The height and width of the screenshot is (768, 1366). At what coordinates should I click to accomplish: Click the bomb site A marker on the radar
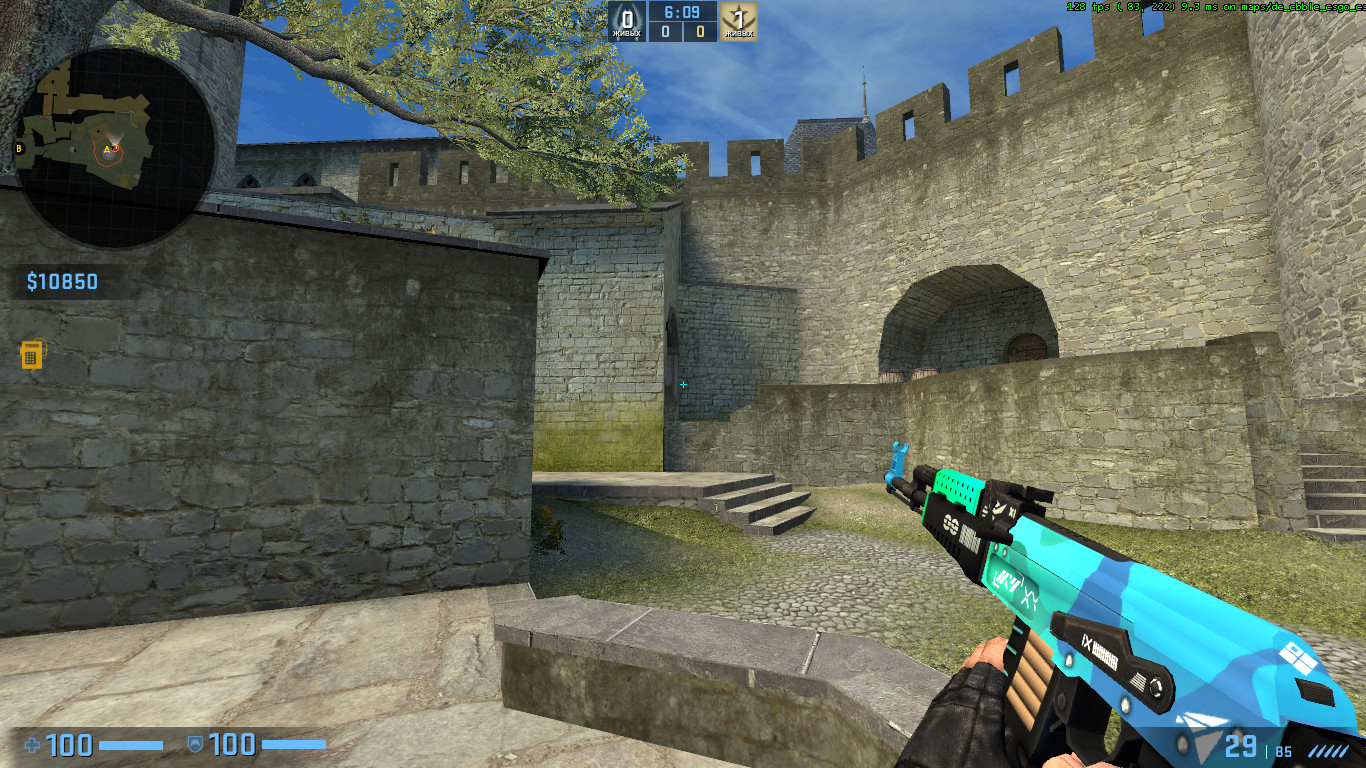[106, 147]
